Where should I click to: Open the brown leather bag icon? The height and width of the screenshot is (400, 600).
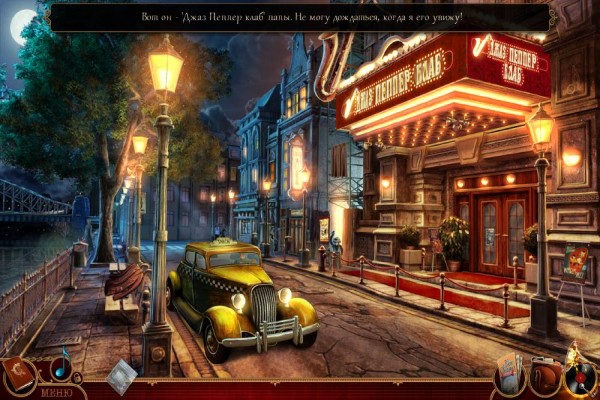(544, 377)
